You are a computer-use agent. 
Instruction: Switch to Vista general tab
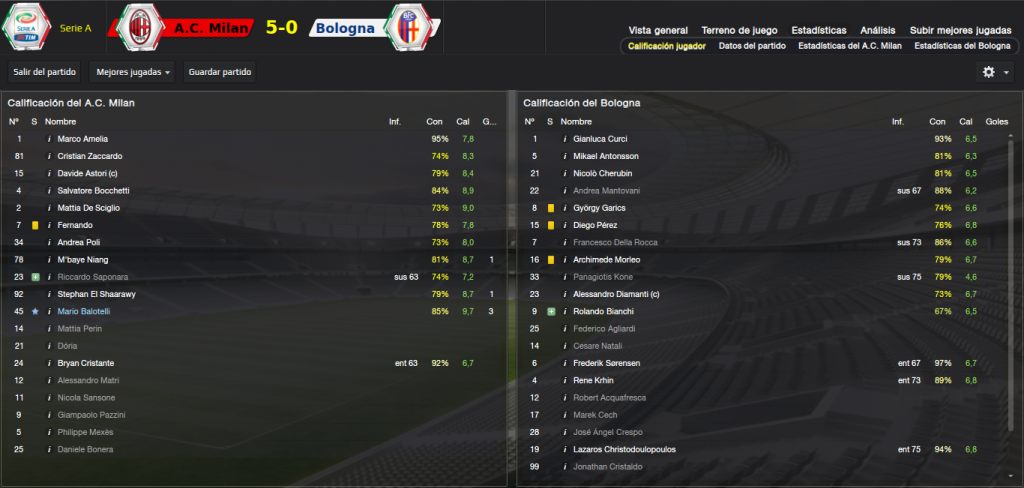658,31
